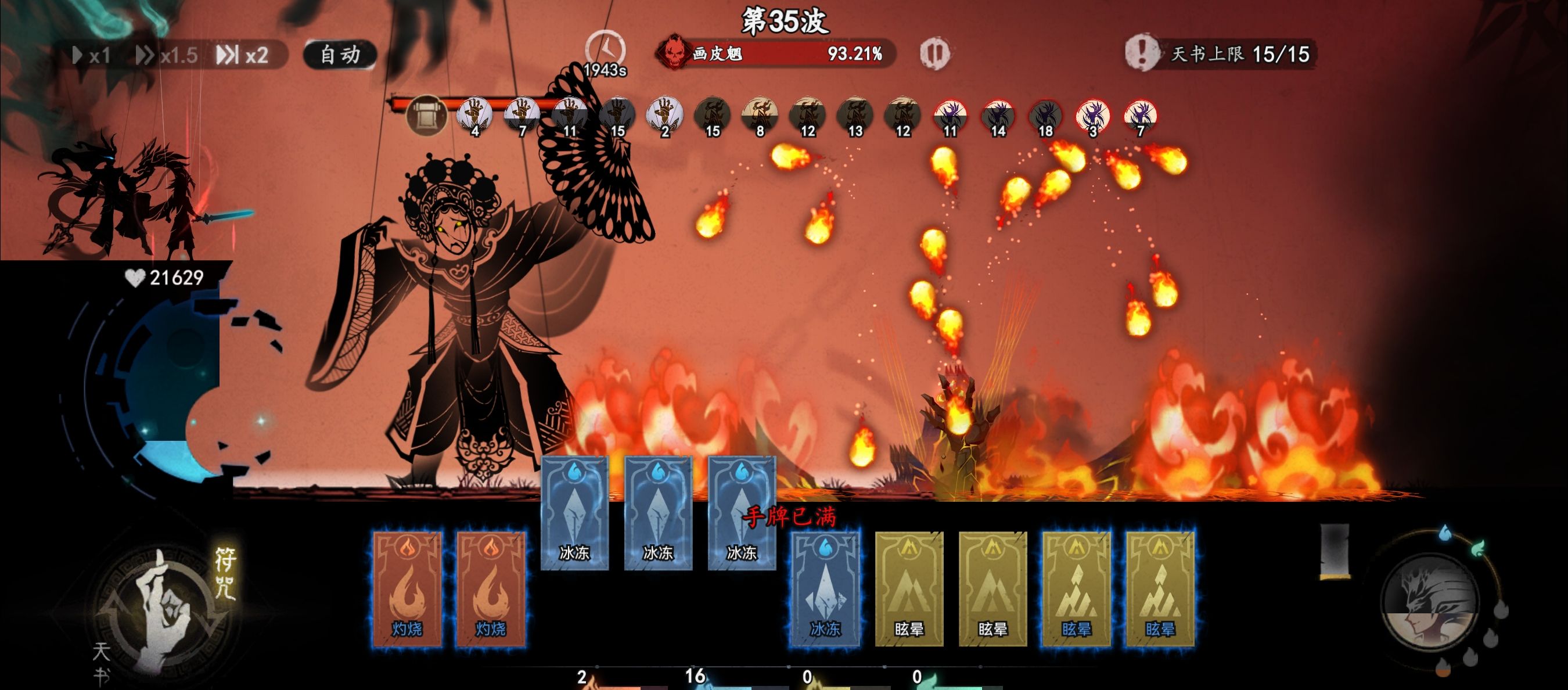Click the gate icon starting the wave track
Viewport: 1568px width, 690px height.
(426, 115)
